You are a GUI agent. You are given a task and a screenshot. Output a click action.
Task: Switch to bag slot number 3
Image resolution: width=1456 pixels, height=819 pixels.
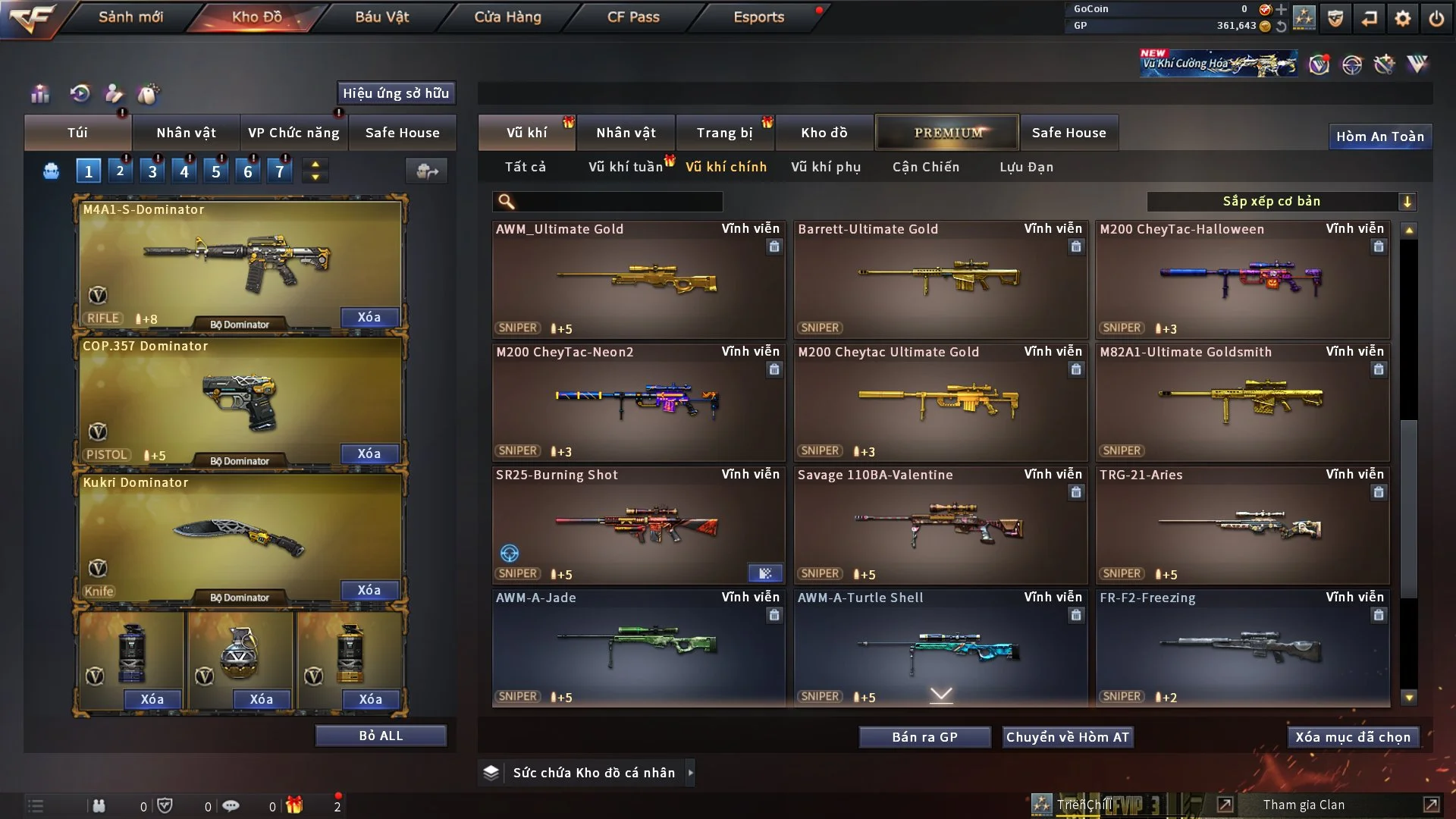[152, 171]
